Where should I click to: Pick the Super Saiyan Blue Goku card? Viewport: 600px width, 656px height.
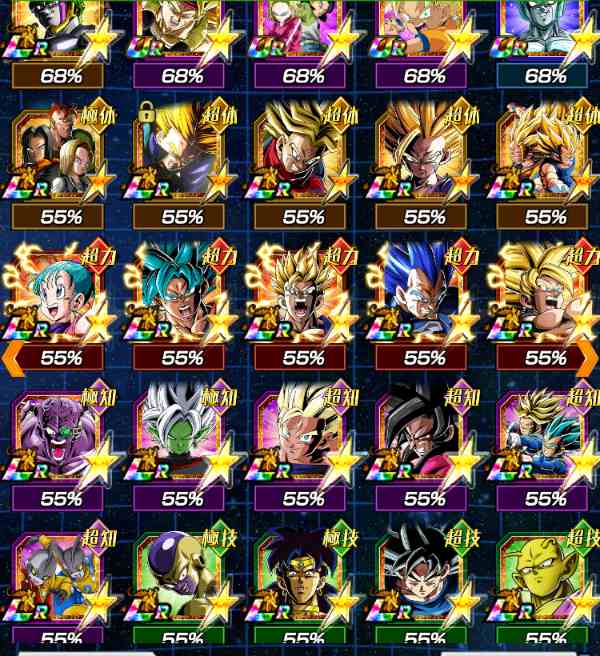click(x=180, y=293)
